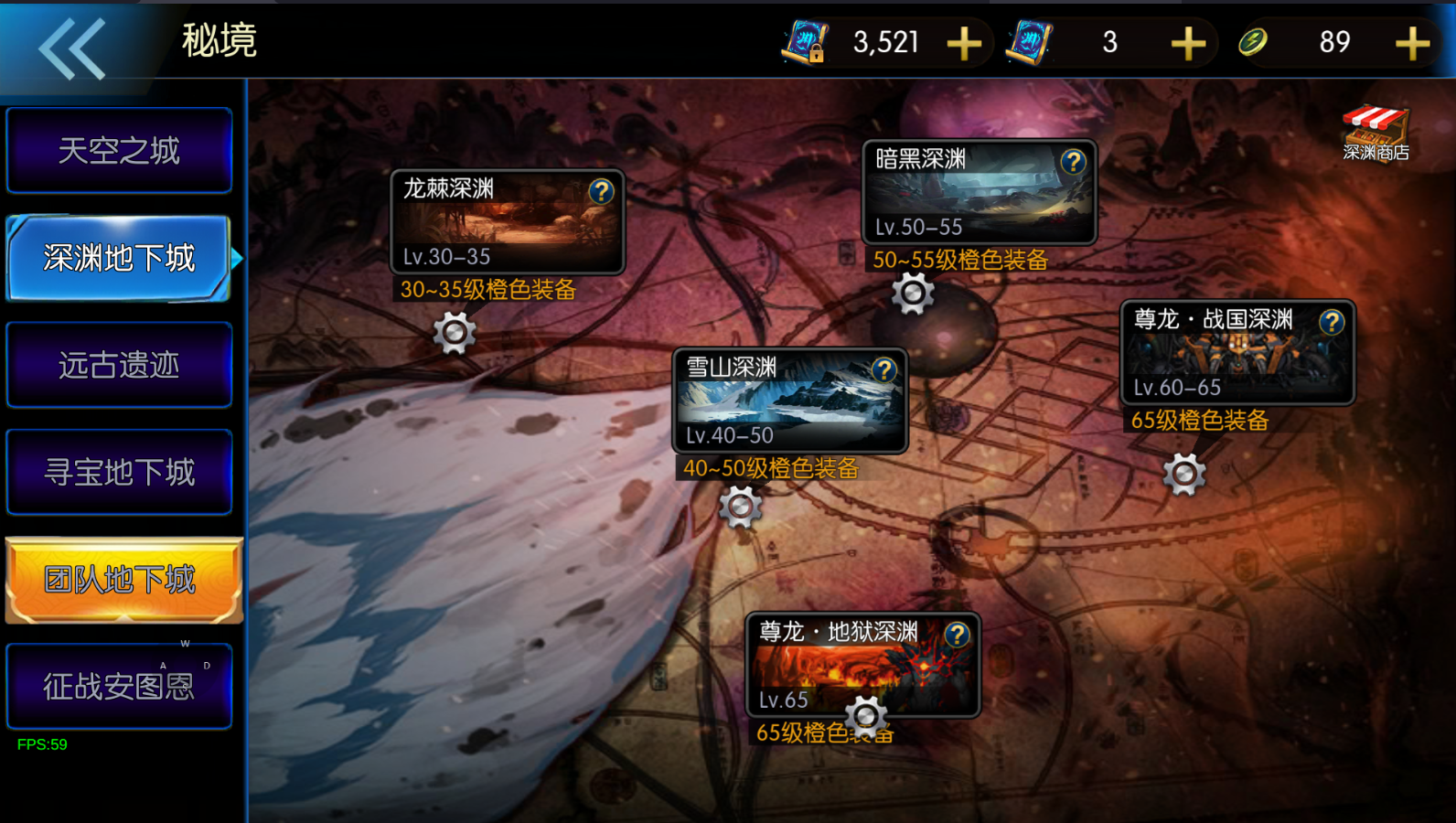Open the 尊龙·地狱深渊 dungeon
The height and width of the screenshot is (823, 1456).
click(x=862, y=666)
